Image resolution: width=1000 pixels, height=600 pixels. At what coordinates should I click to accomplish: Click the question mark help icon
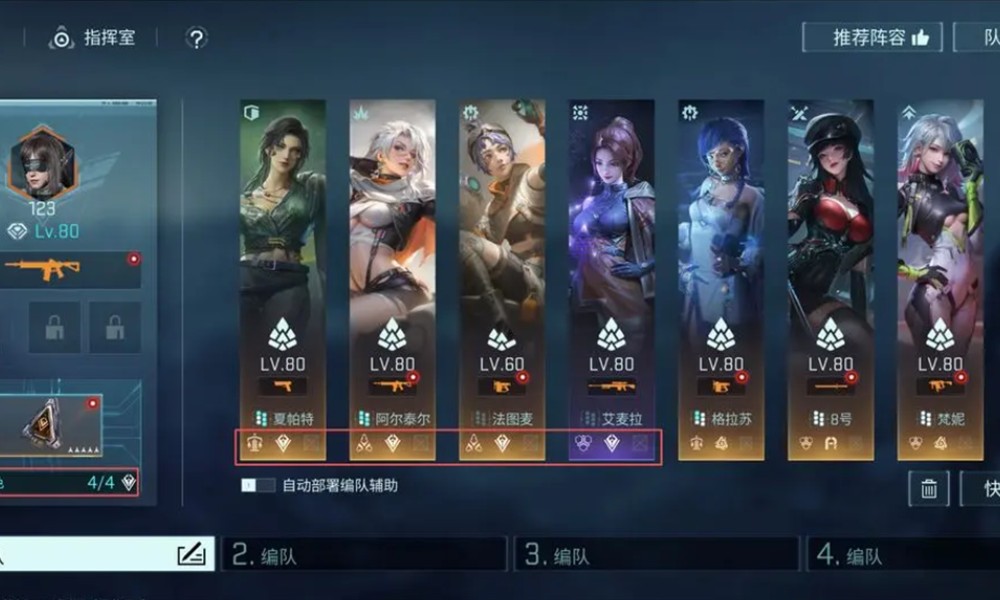pos(197,39)
